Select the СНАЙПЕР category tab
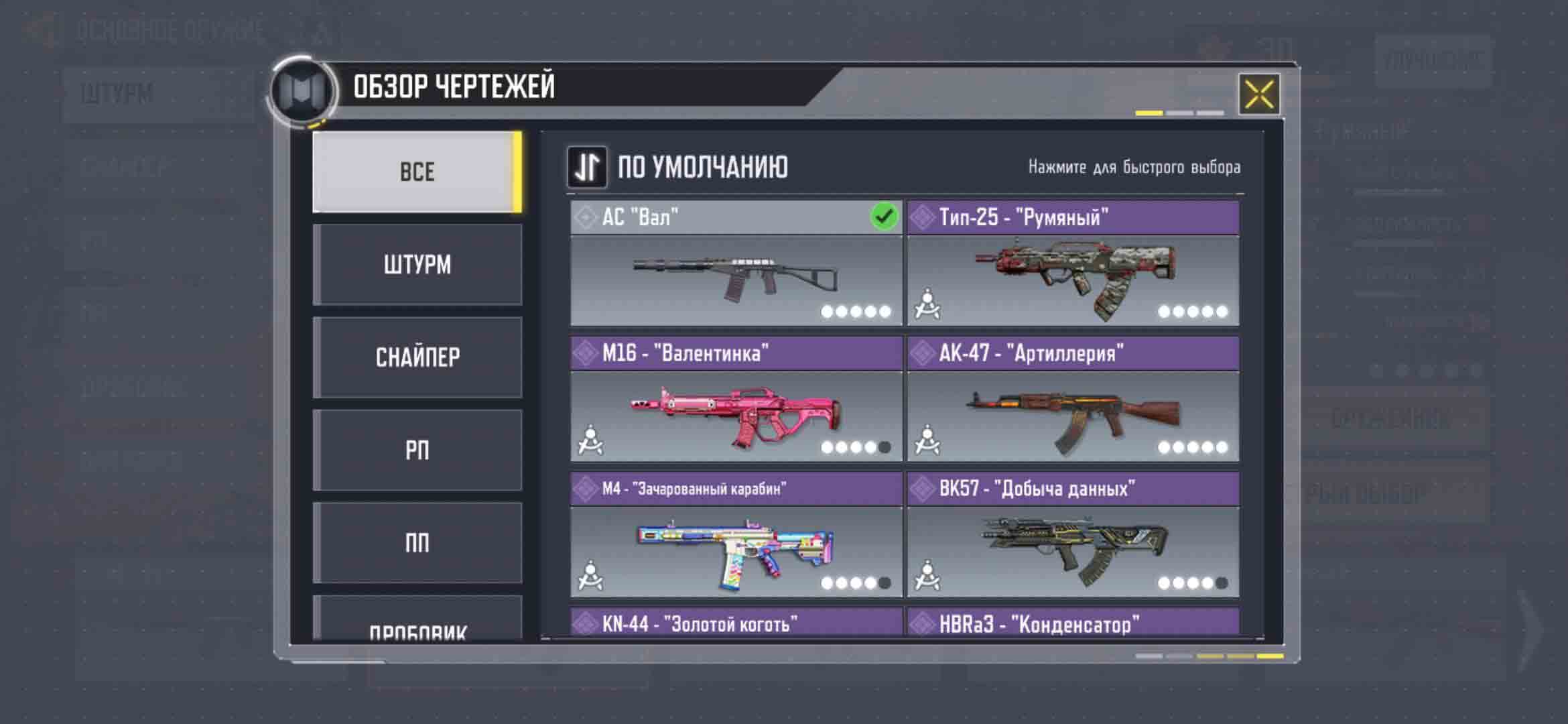The height and width of the screenshot is (724, 1568). (417, 357)
